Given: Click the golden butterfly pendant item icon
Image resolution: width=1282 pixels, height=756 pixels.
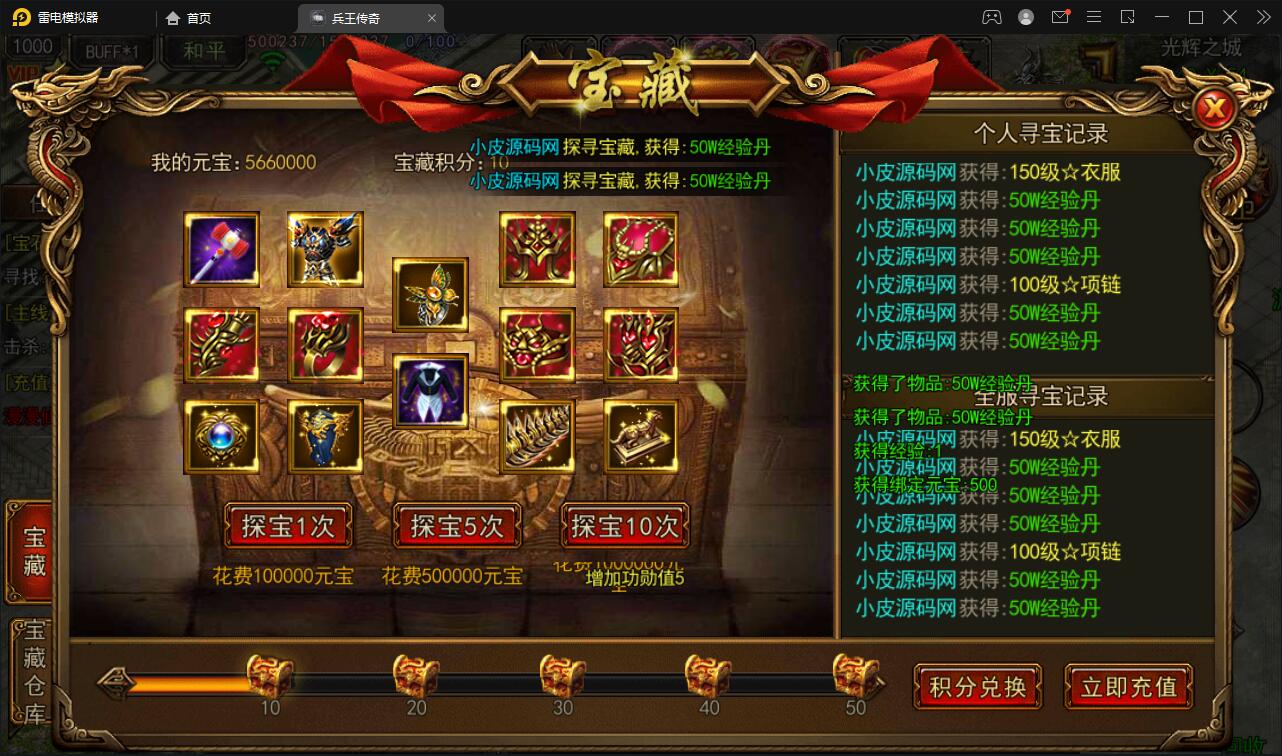Looking at the screenshot, I should (x=430, y=296).
